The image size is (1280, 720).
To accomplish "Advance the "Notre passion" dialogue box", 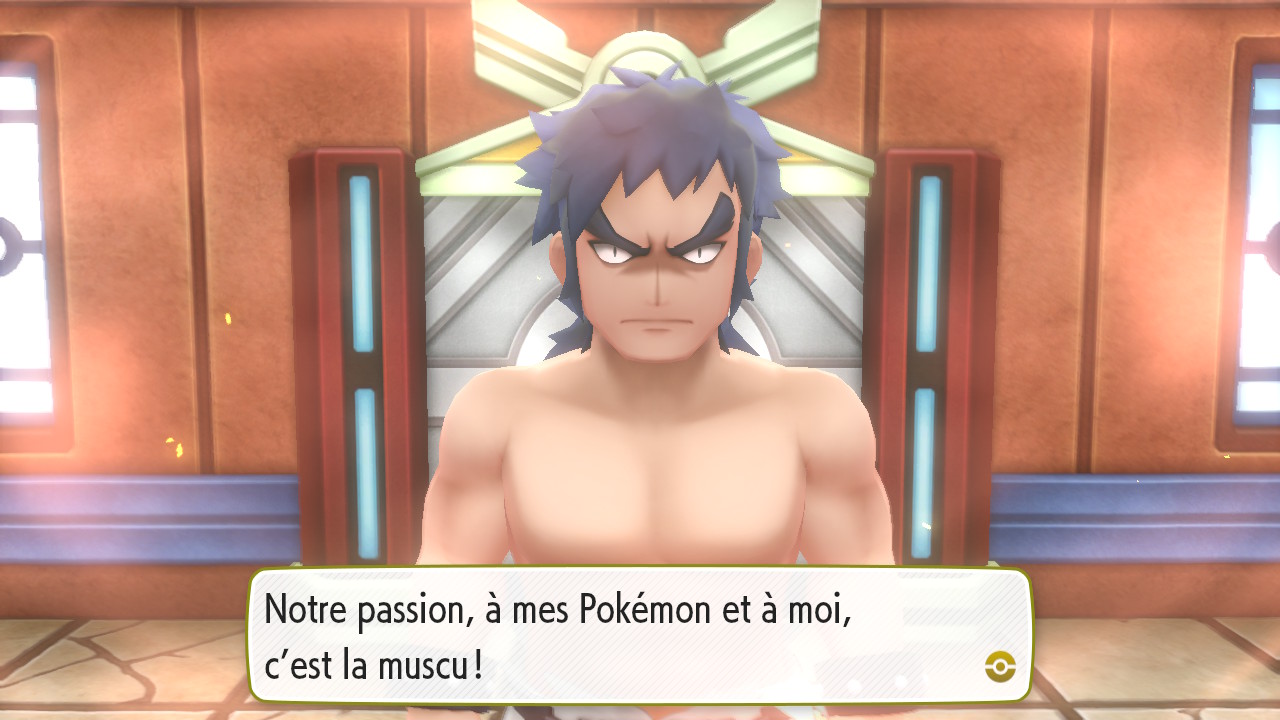I will (x=638, y=636).
